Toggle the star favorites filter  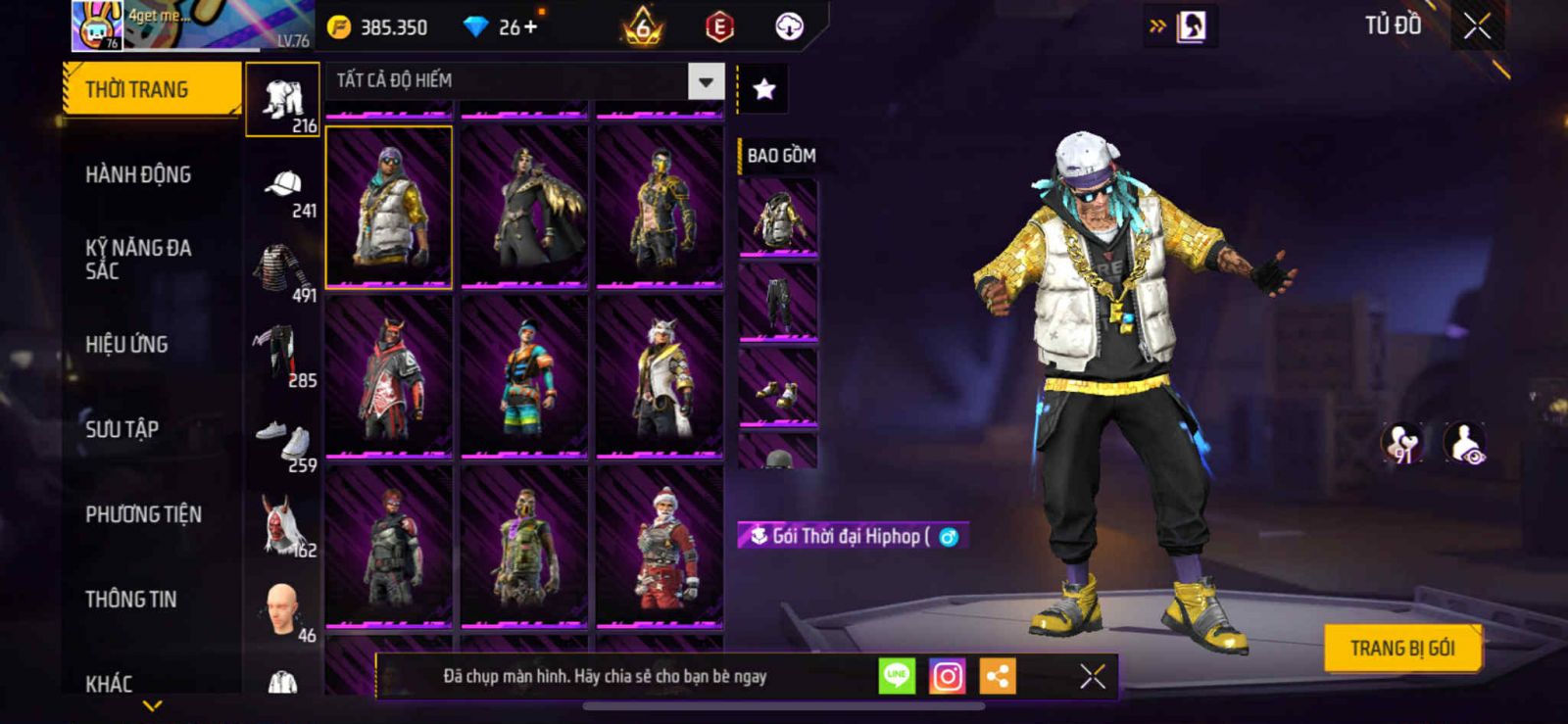763,90
